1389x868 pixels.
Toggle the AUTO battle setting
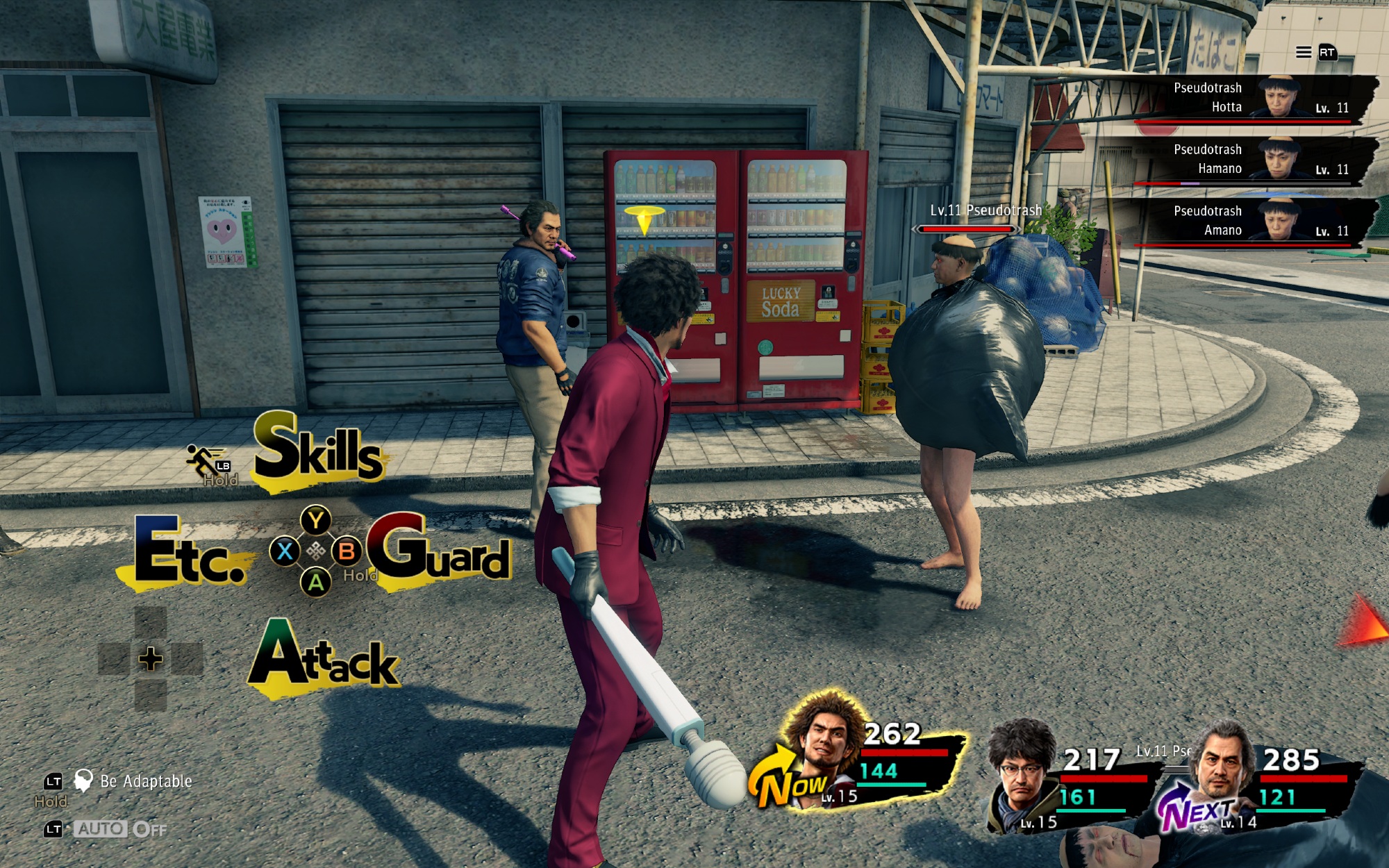(101, 828)
